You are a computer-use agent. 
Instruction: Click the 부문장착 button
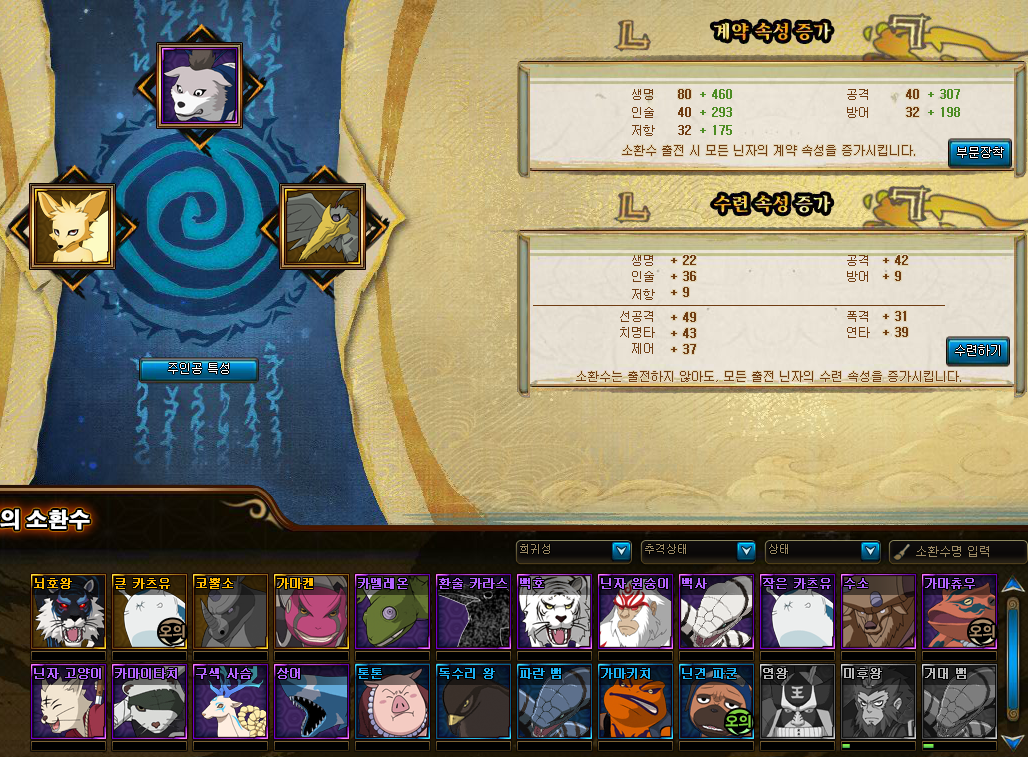980,153
